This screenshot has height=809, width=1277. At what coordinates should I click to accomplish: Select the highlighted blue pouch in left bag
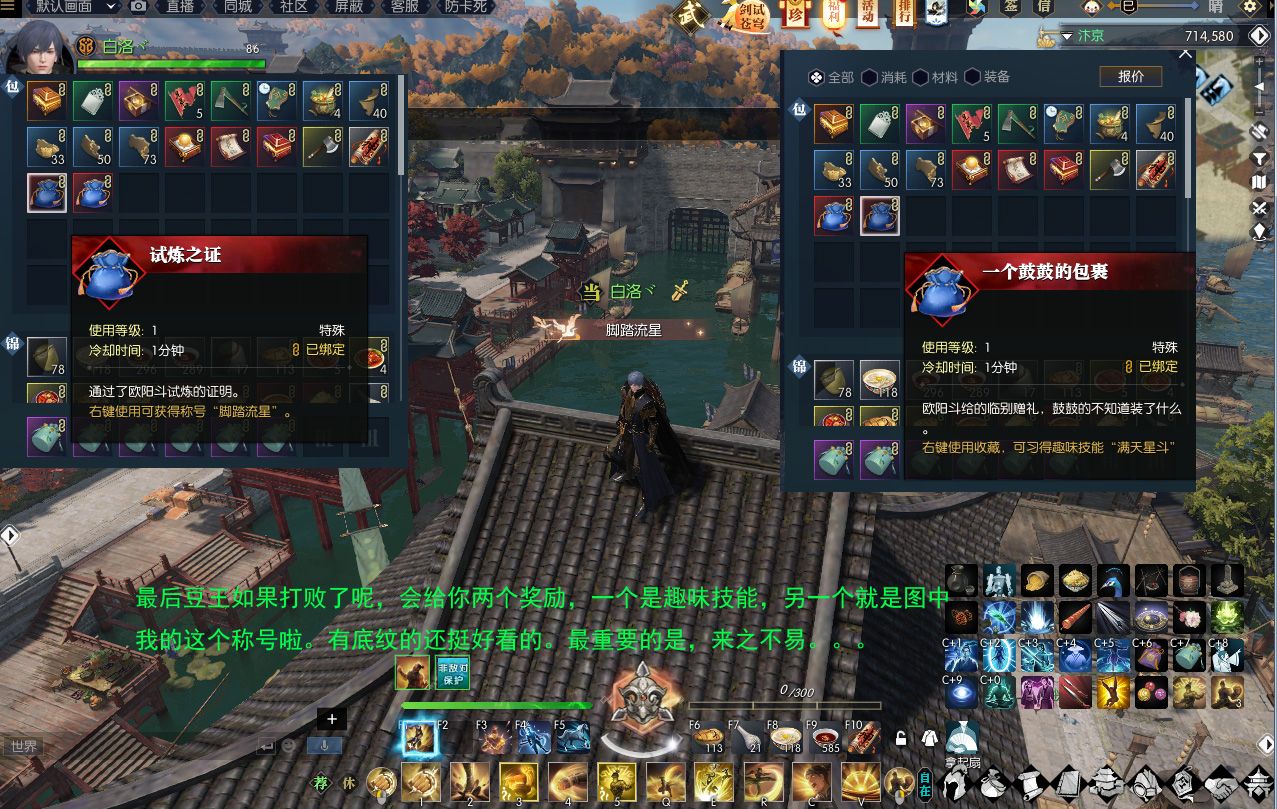47,193
